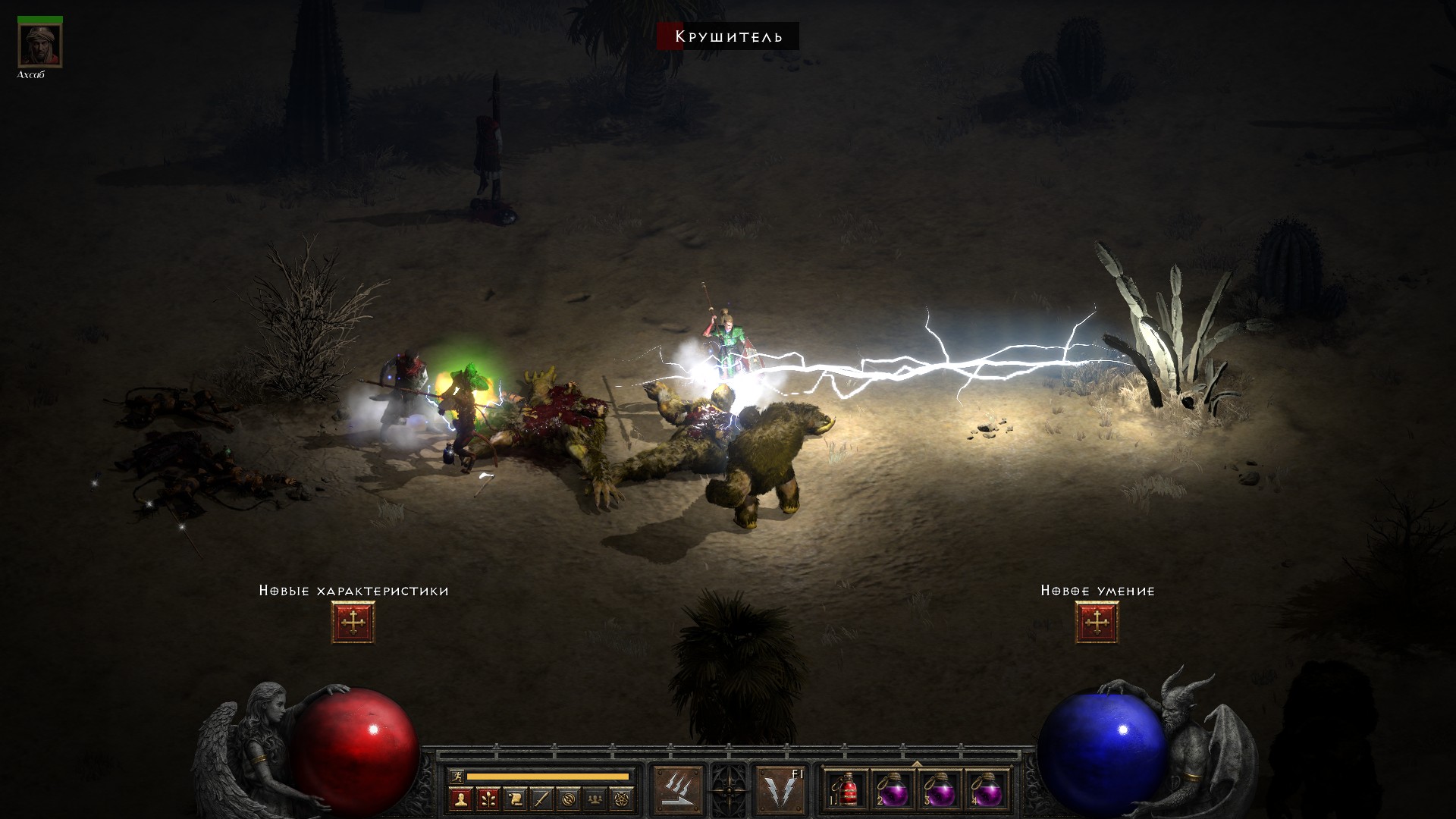Open inventory with the sword icon
Screen dimensions: 1456x819
[x=541, y=799]
